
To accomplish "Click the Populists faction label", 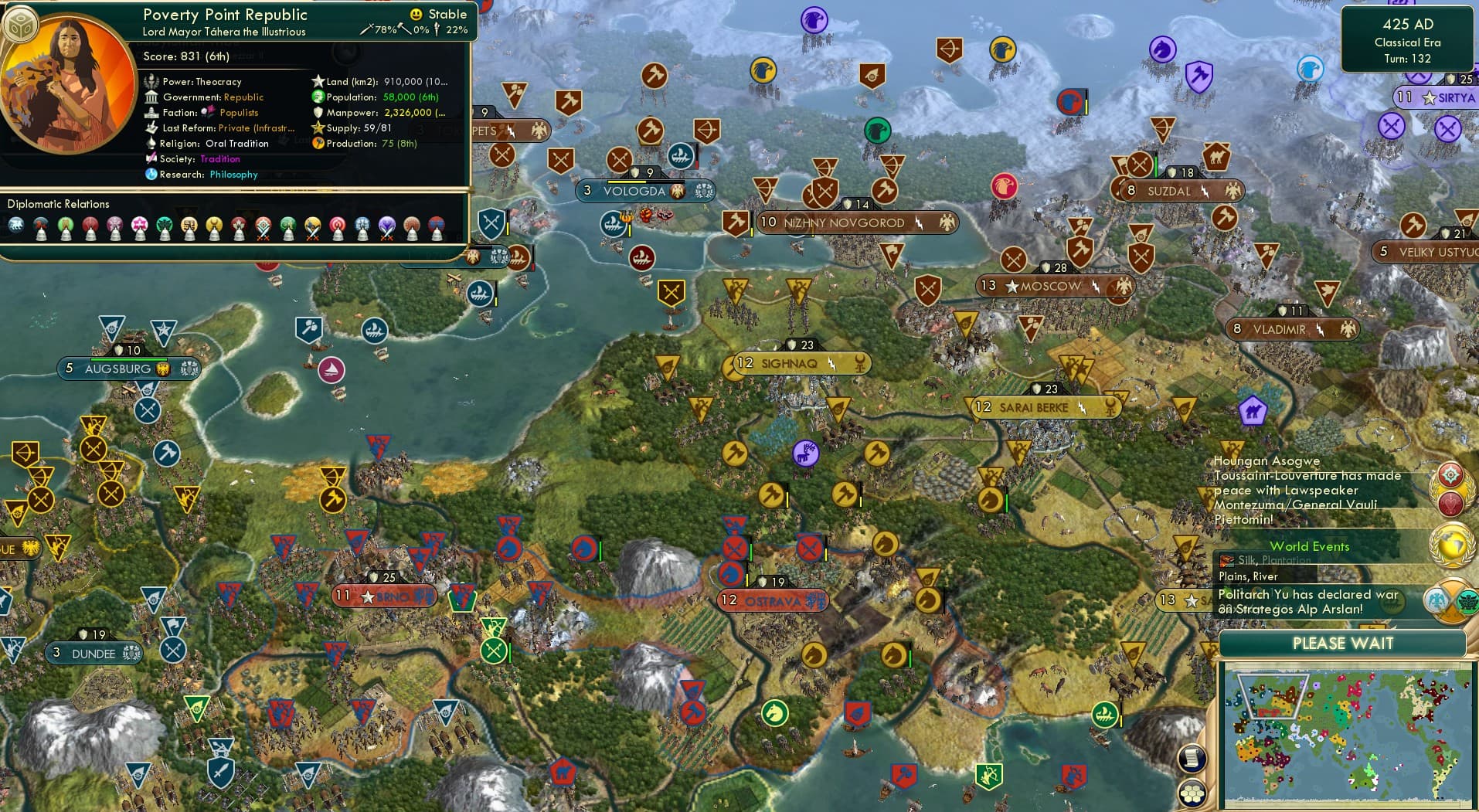I will tap(238, 113).
